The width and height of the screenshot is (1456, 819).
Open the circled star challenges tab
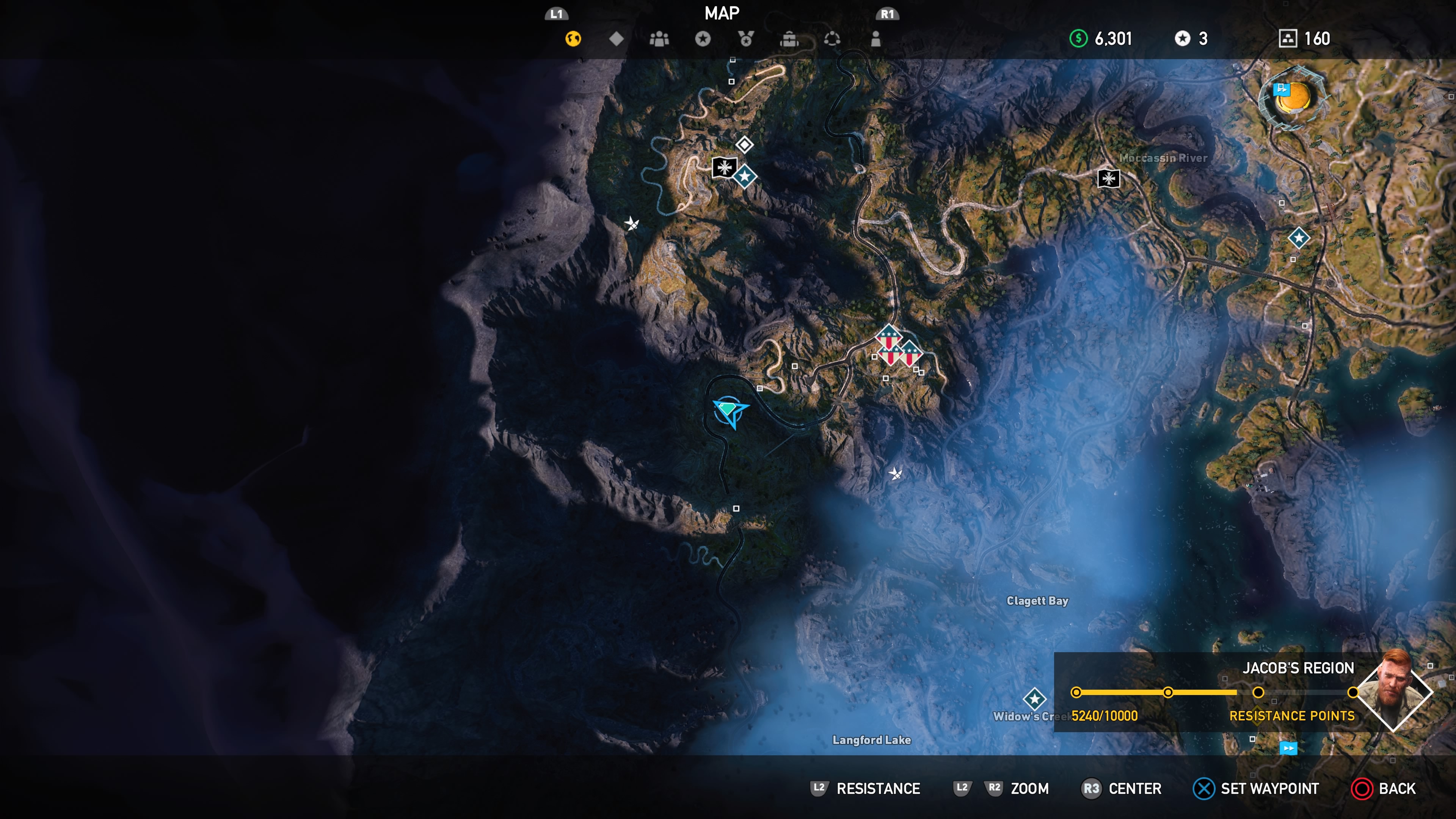click(x=703, y=38)
